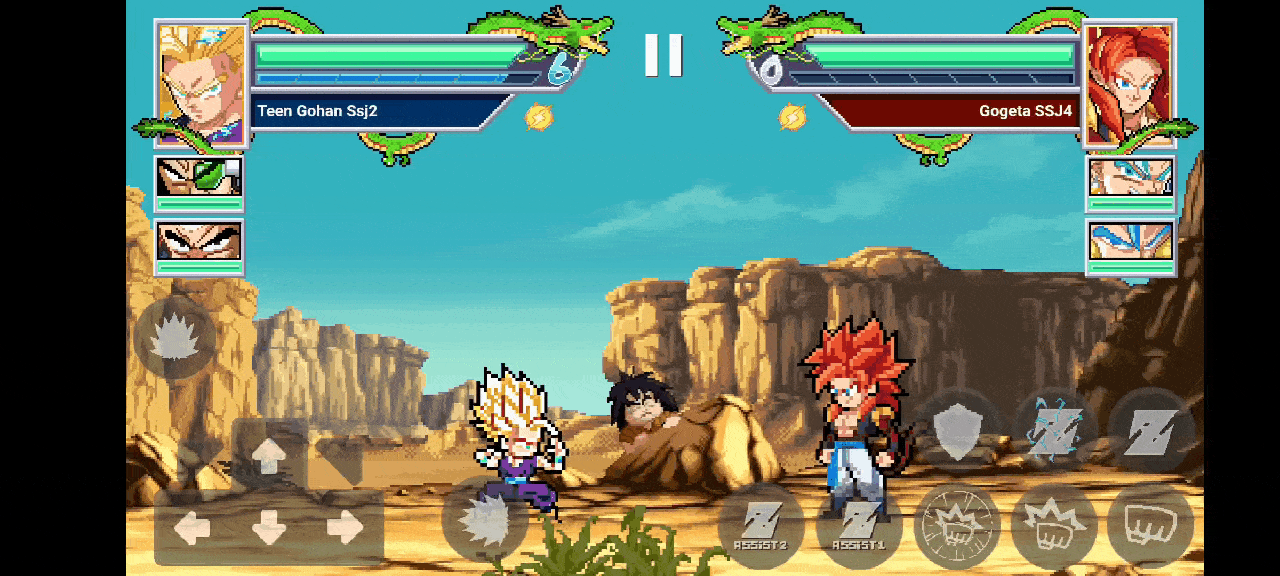Tap the sideways spiky burst dash icon

(x=485, y=520)
